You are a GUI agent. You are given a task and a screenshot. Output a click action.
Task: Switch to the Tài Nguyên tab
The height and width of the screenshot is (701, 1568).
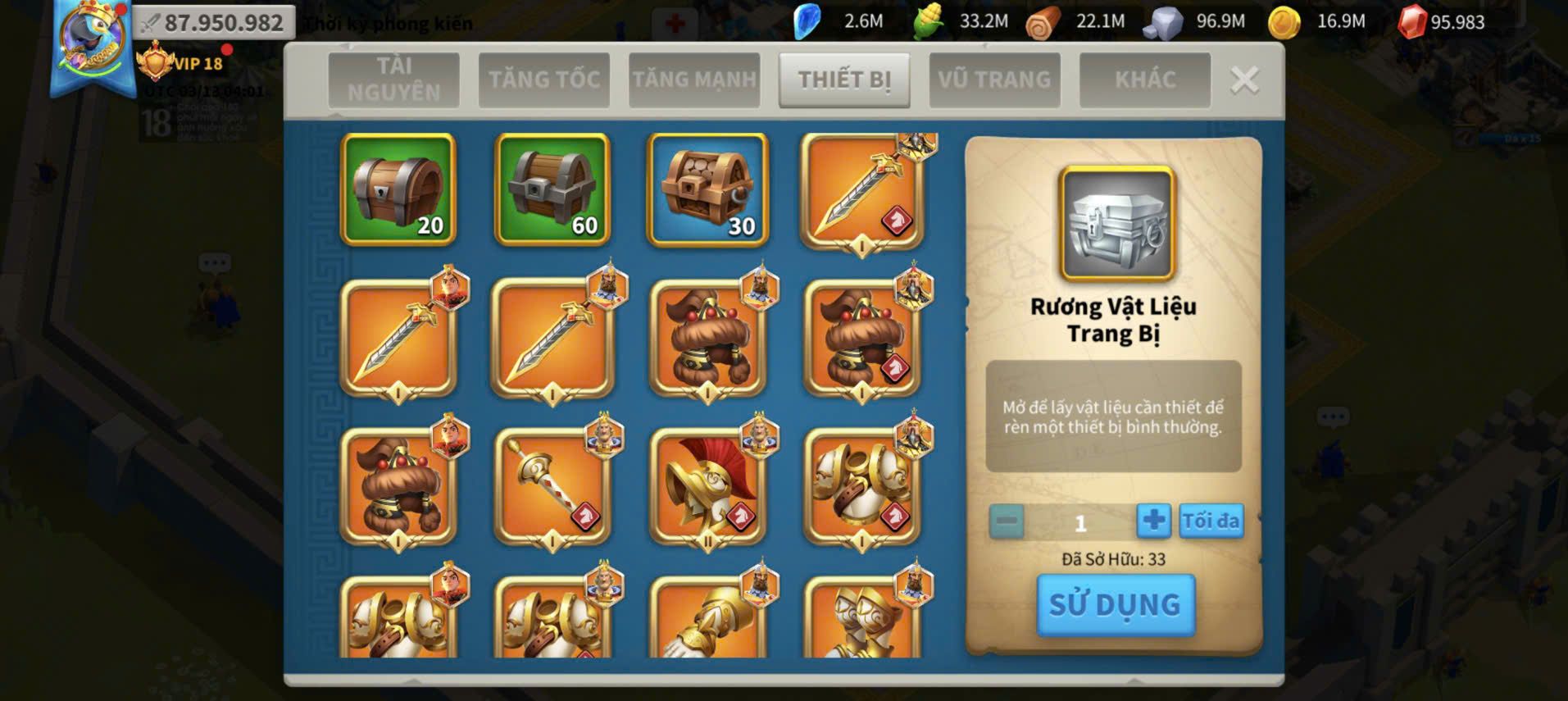[x=393, y=80]
